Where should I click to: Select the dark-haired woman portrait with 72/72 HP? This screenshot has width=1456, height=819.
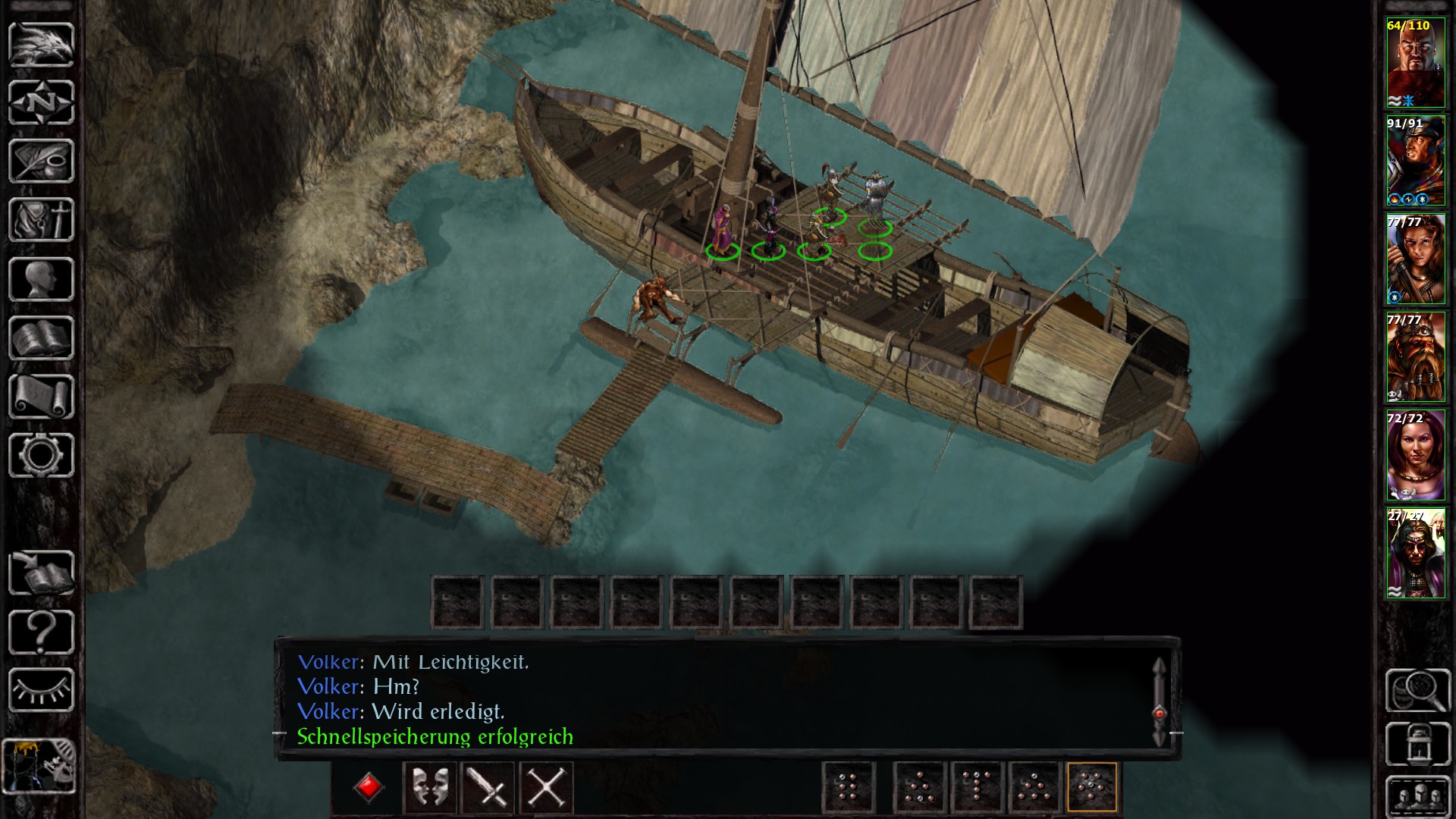[x=1415, y=456]
